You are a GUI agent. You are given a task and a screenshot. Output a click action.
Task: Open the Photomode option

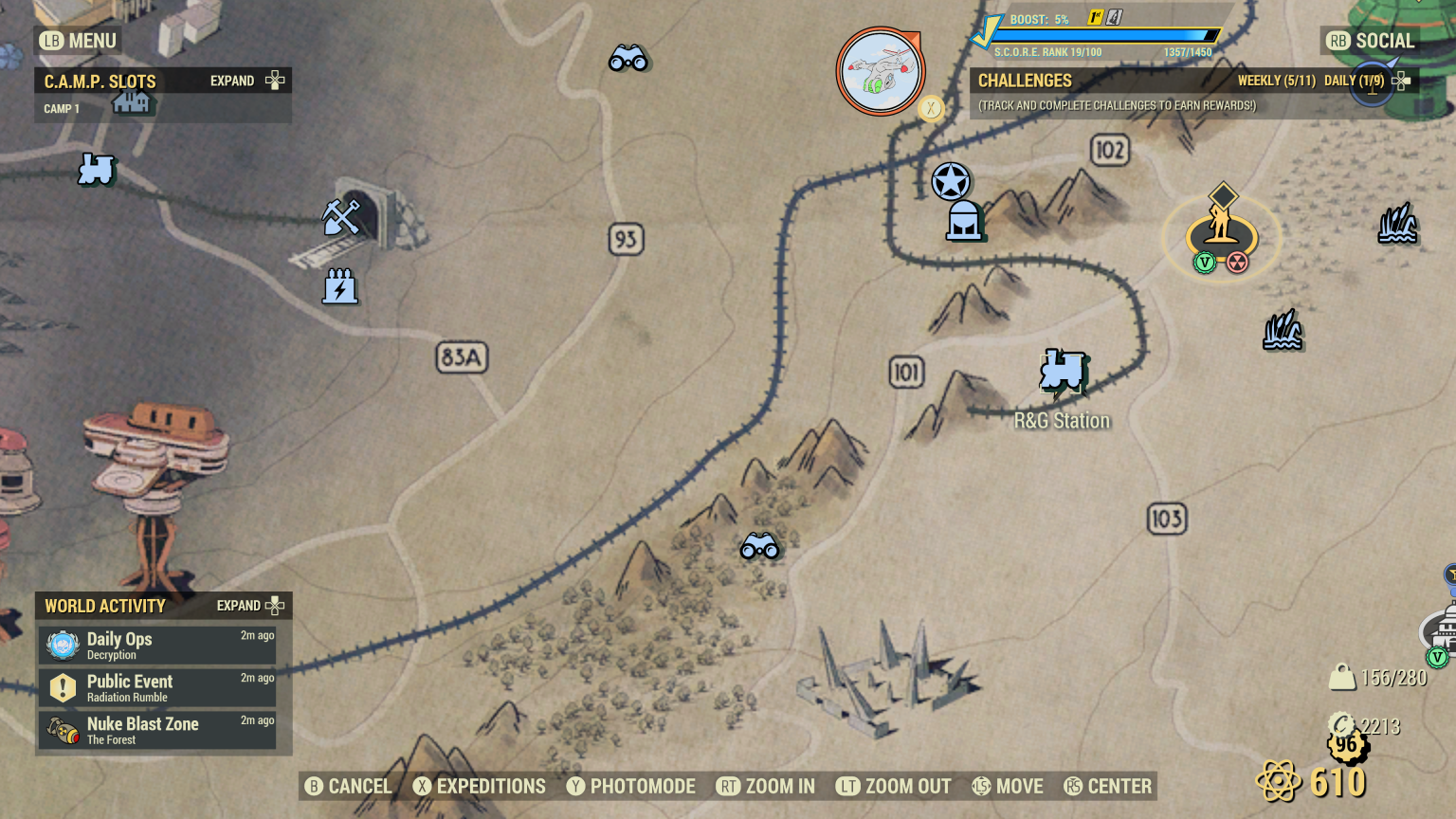[x=629, y=786]
